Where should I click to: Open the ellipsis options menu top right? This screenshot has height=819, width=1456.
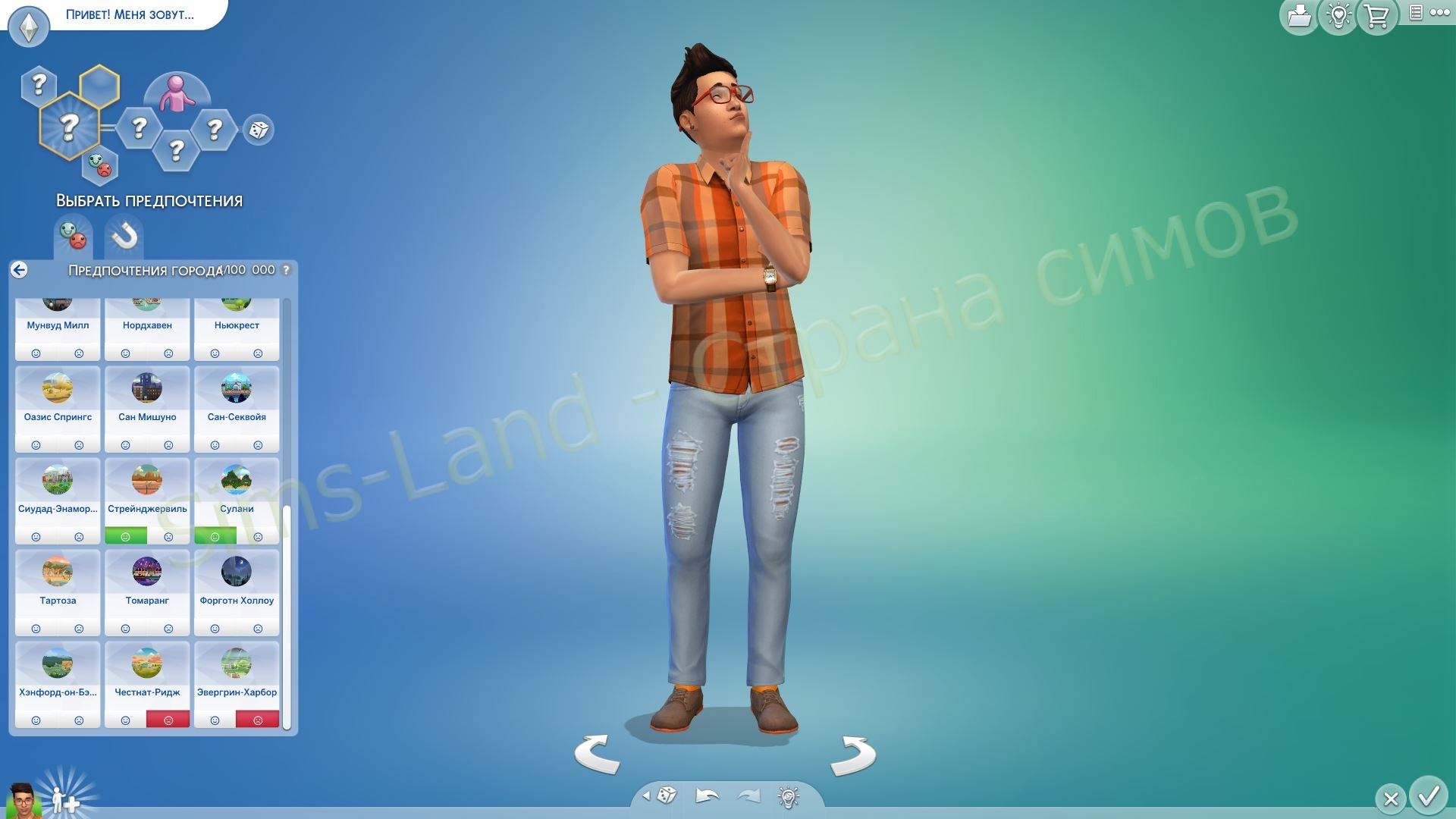[1439, 13]
